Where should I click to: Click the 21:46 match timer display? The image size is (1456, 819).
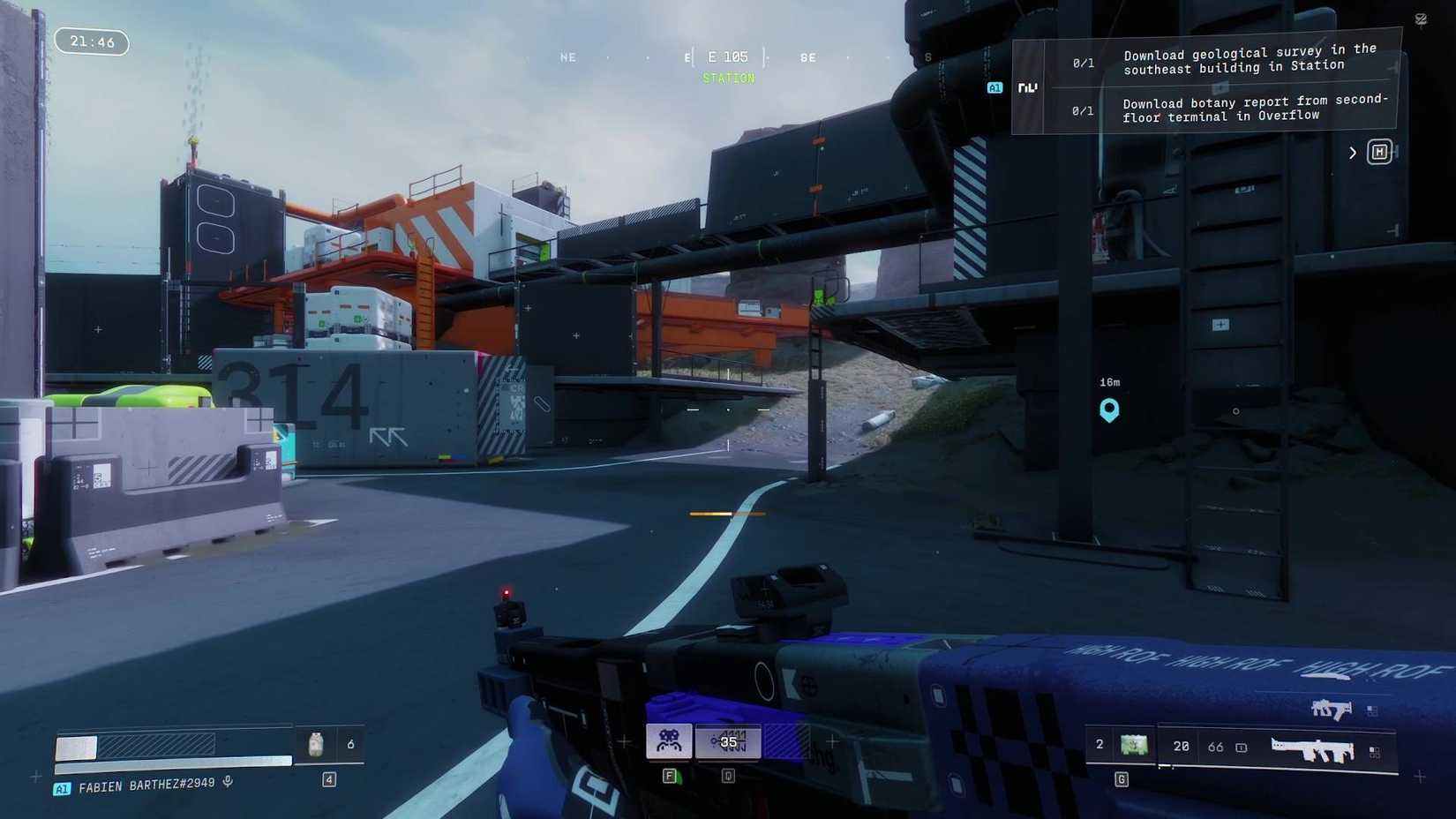(x=91, y=41)
